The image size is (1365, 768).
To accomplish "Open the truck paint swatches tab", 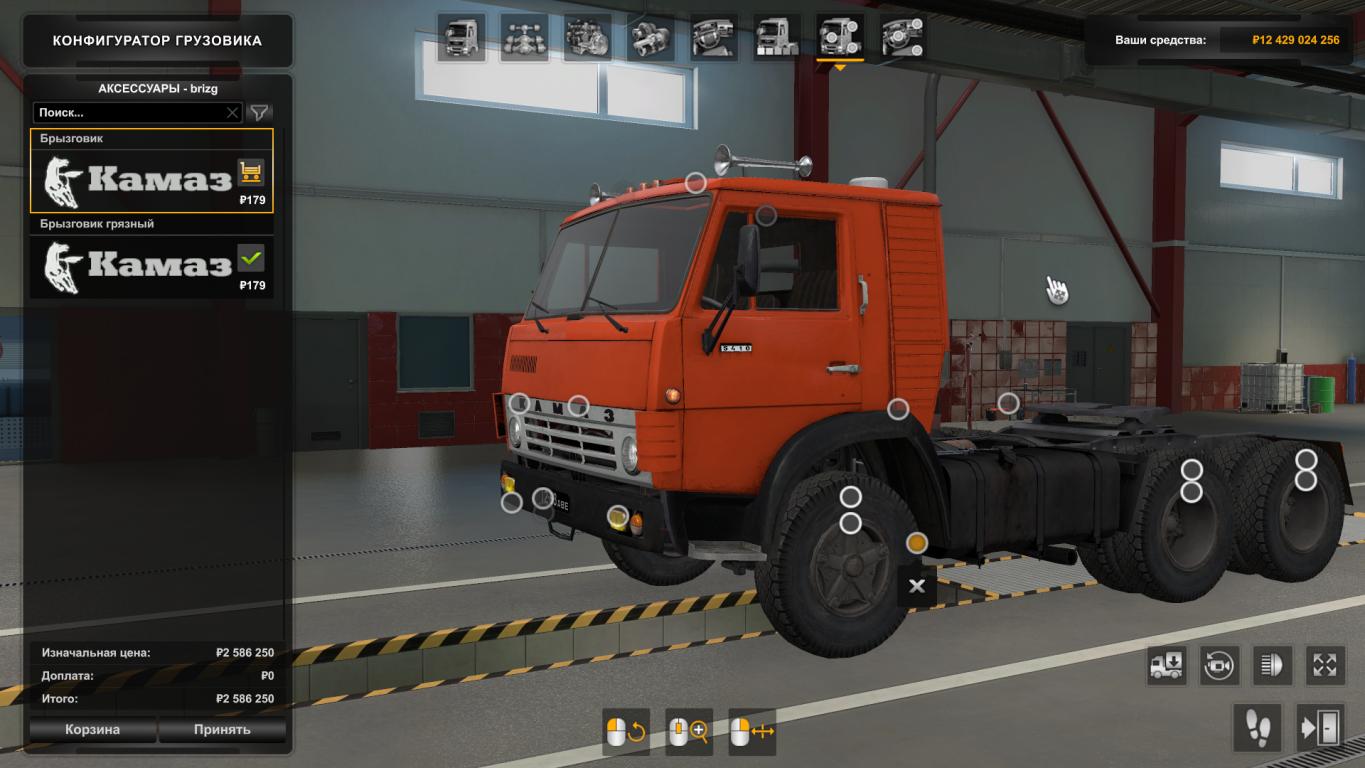I will tap(776, 38).
